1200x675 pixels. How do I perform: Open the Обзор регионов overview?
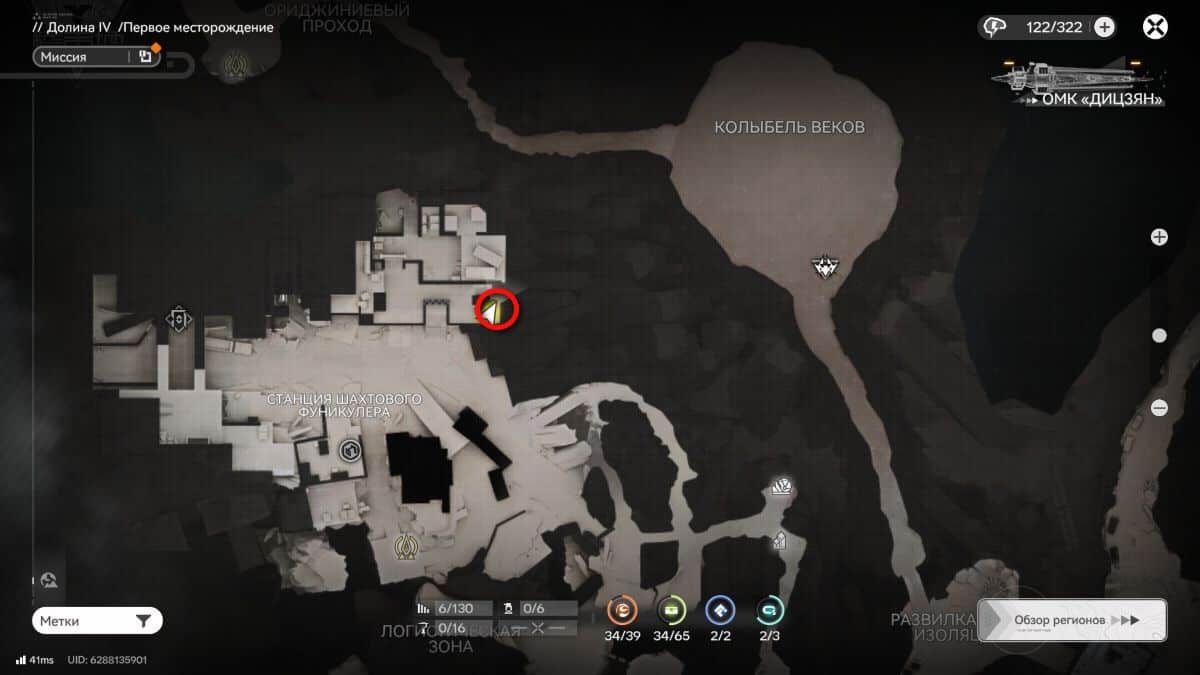(x=1071, y=620)
